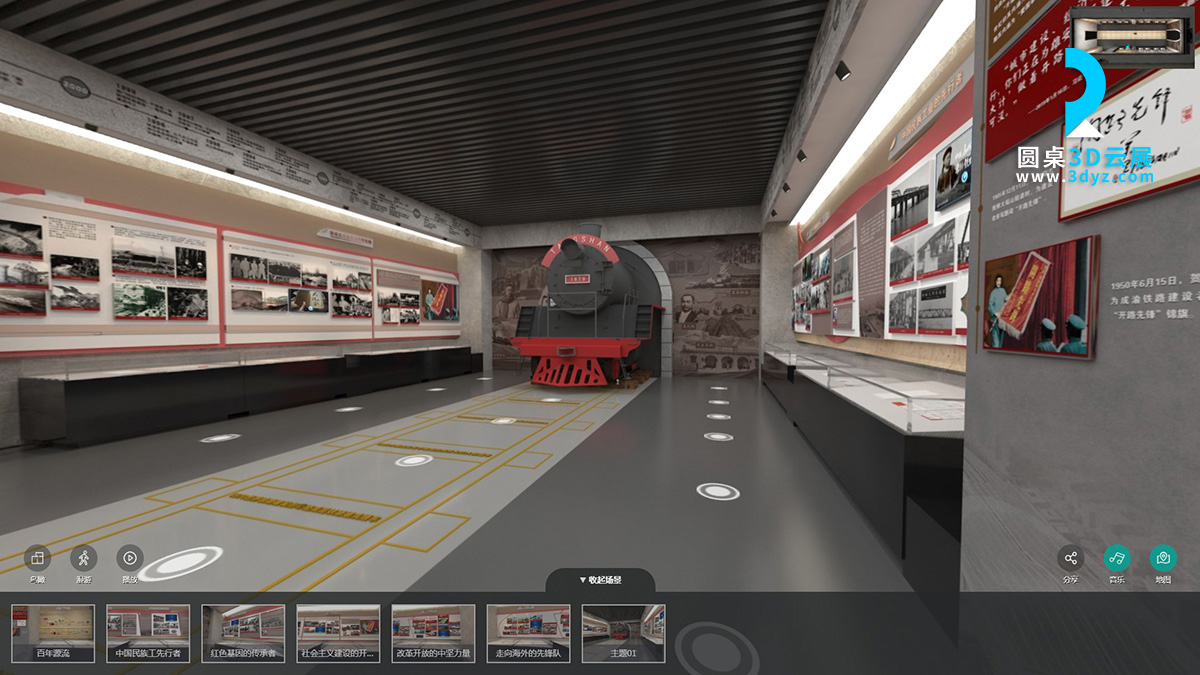
Task: Select the 主题01 scene thumbnail
Action: tap(623, 632)
